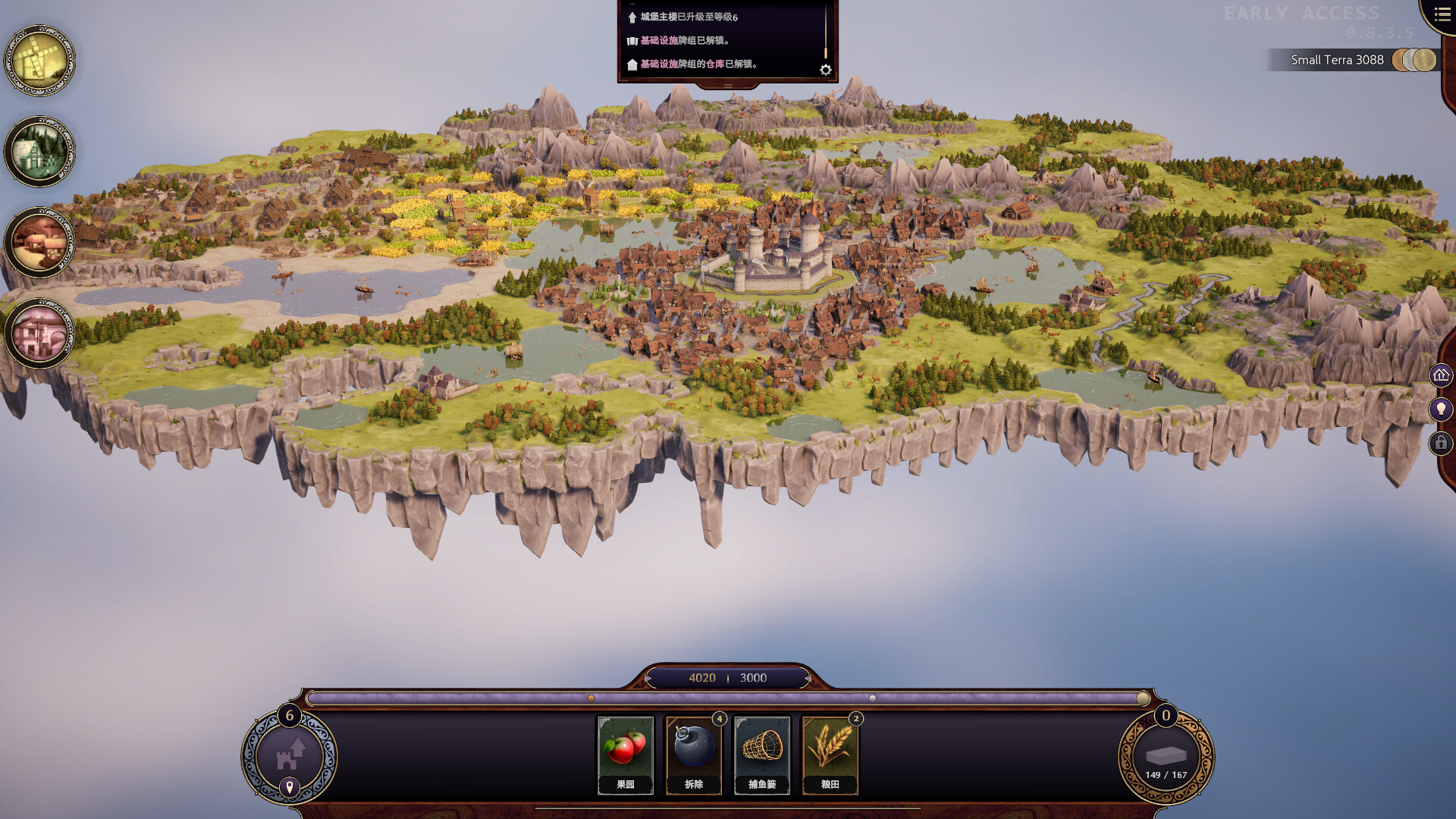This screenshot has height=819, width=1456.
Task: Select the 果园 orchard card
Action: [626, 755]
